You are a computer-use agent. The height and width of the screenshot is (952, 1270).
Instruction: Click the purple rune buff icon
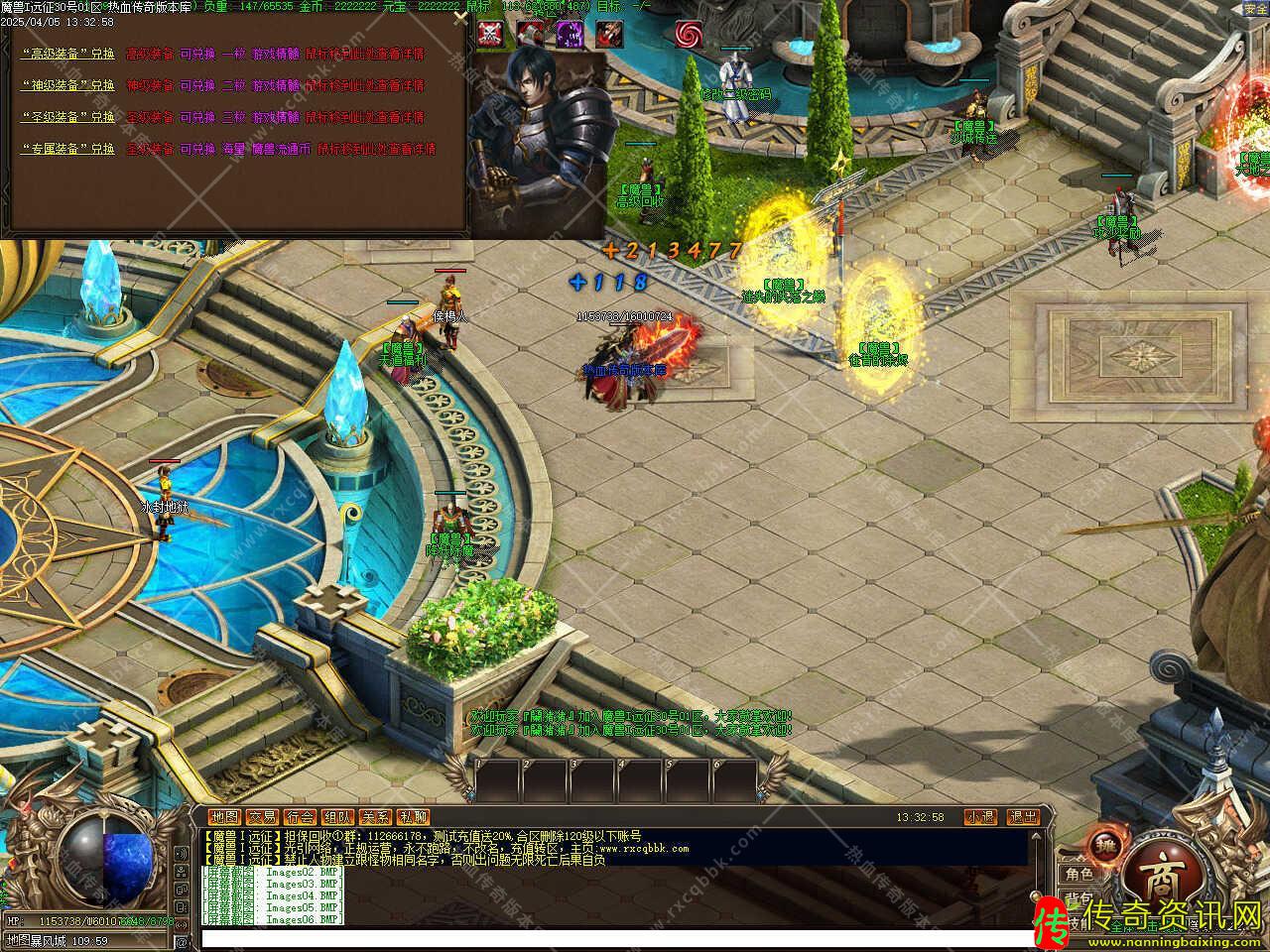(x=570, y=34)
